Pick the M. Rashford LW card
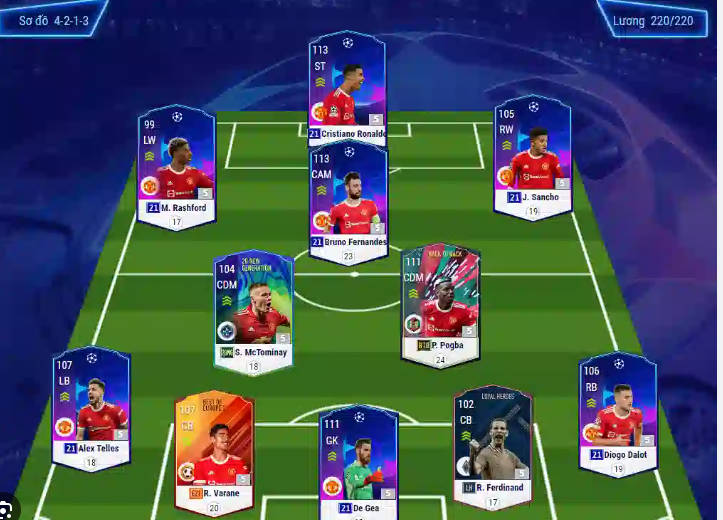This screenshot has height=520, width=723. point(176,163)
